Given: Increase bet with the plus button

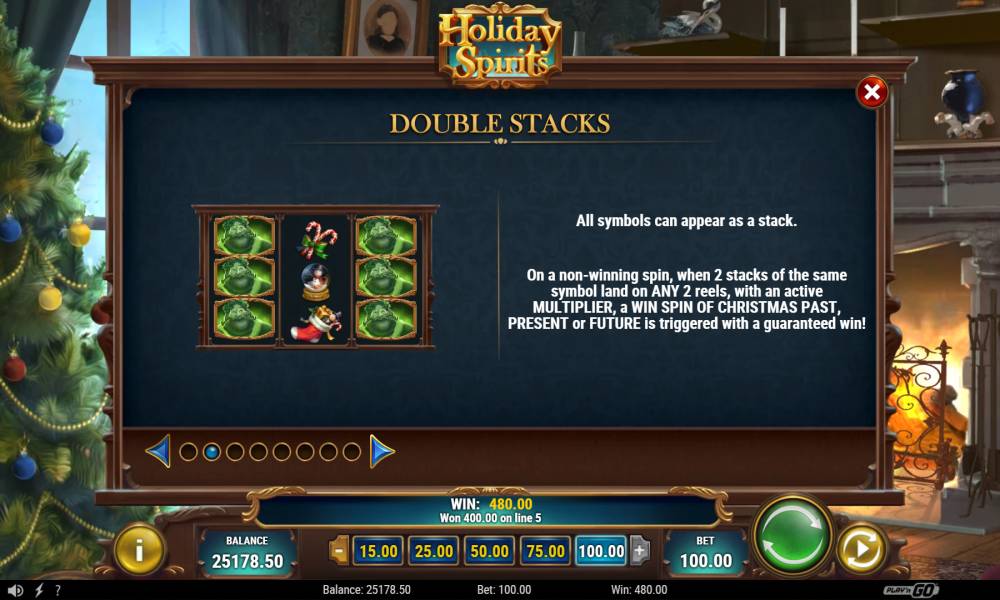Looking at the screenshot, I should pos(639,550).
